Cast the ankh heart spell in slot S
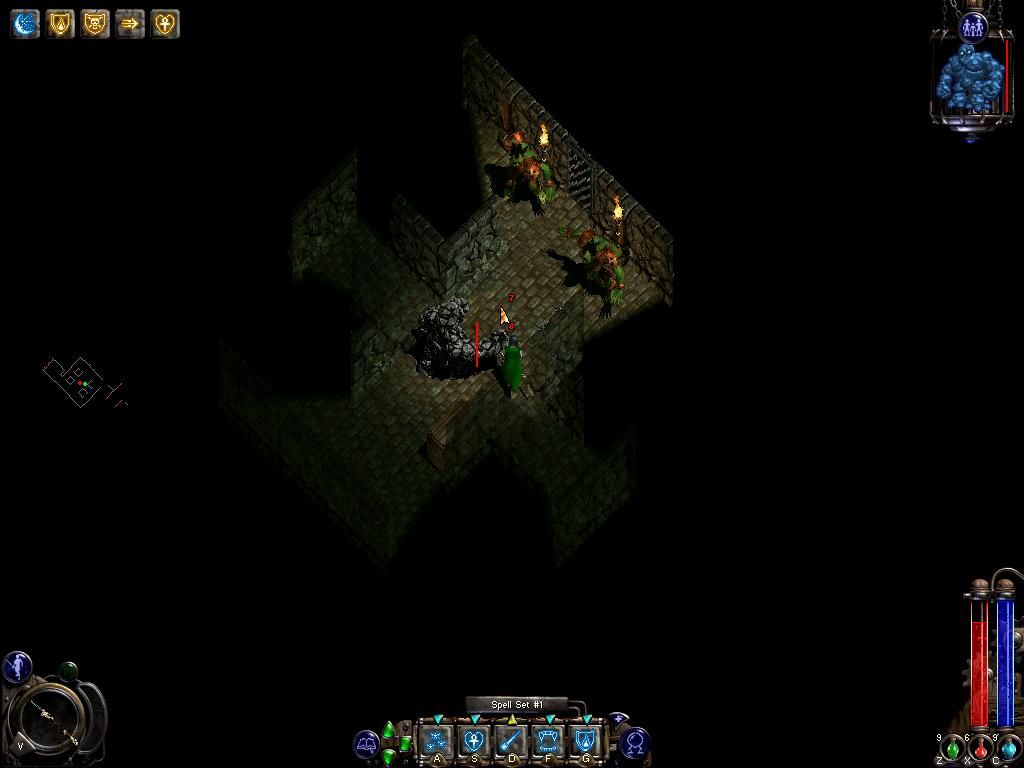The image size is (1024, 768). point(474,741)
